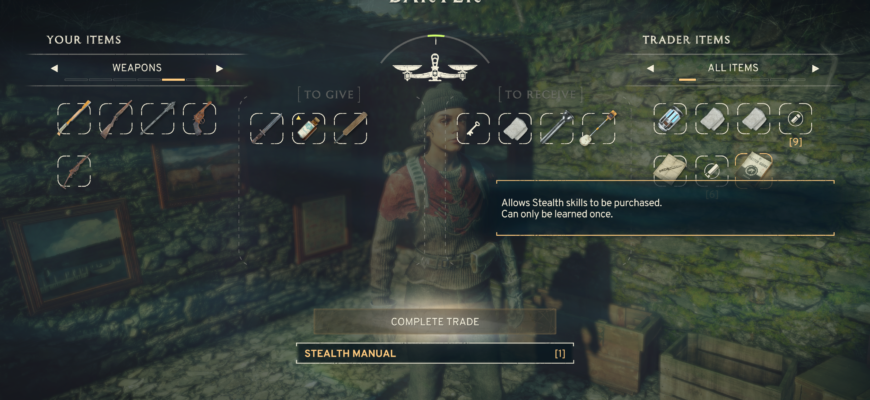Pick the yellow-stocked rifle from your weapons
The height and width of the screenshot is (400, 870).
tap(74, 118)
